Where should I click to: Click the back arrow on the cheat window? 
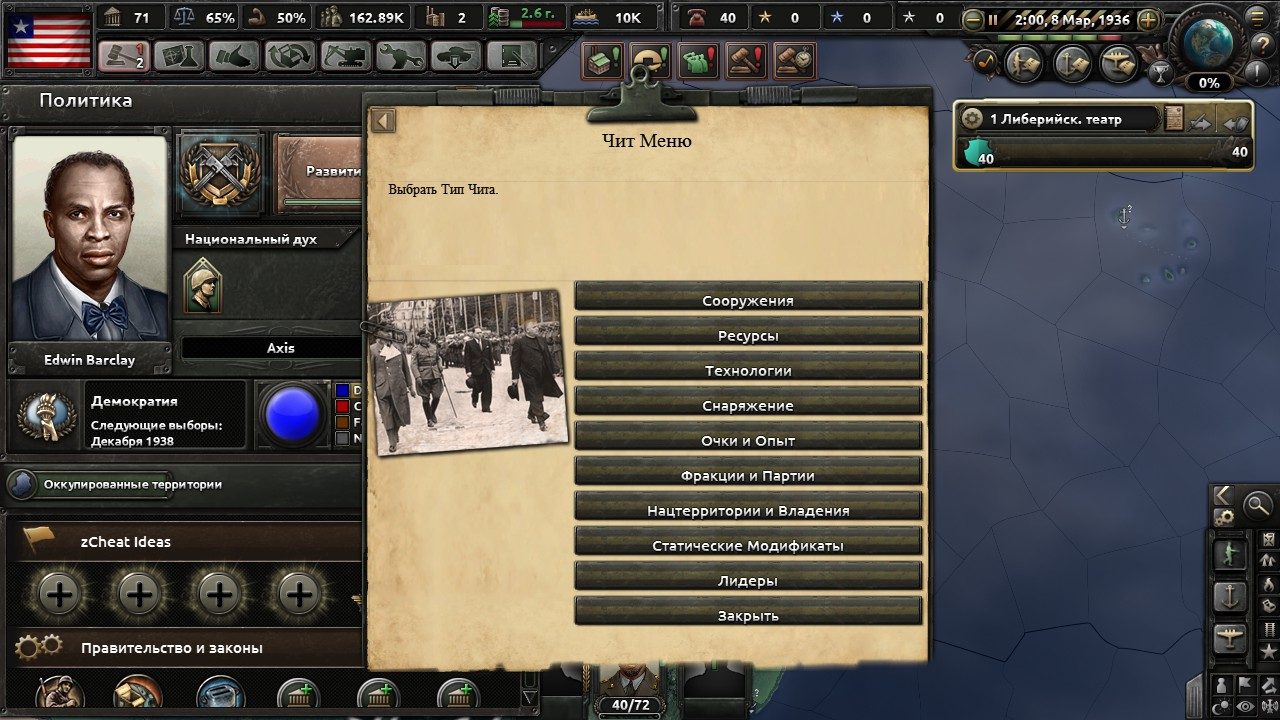click(x=383, y=121)
